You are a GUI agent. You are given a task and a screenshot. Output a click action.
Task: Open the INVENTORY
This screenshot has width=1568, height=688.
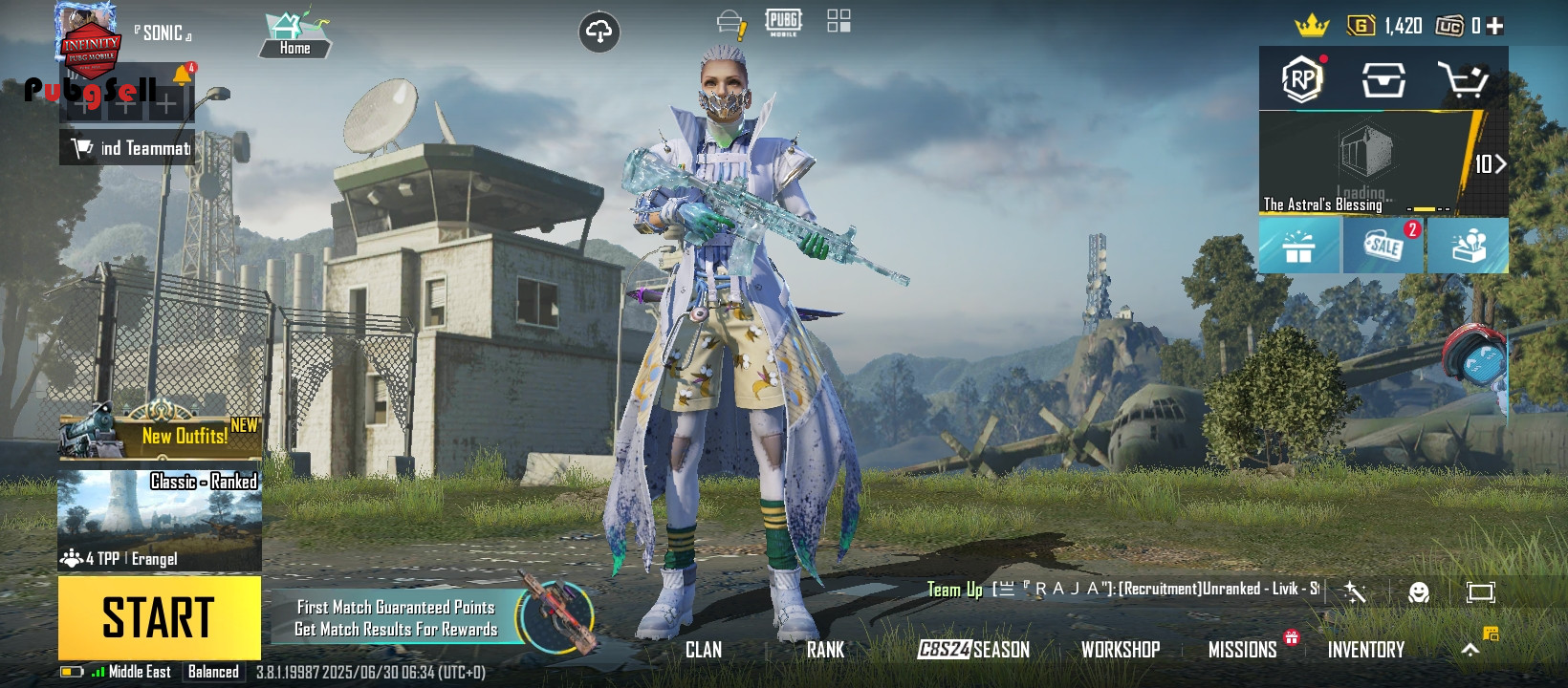1365,650
